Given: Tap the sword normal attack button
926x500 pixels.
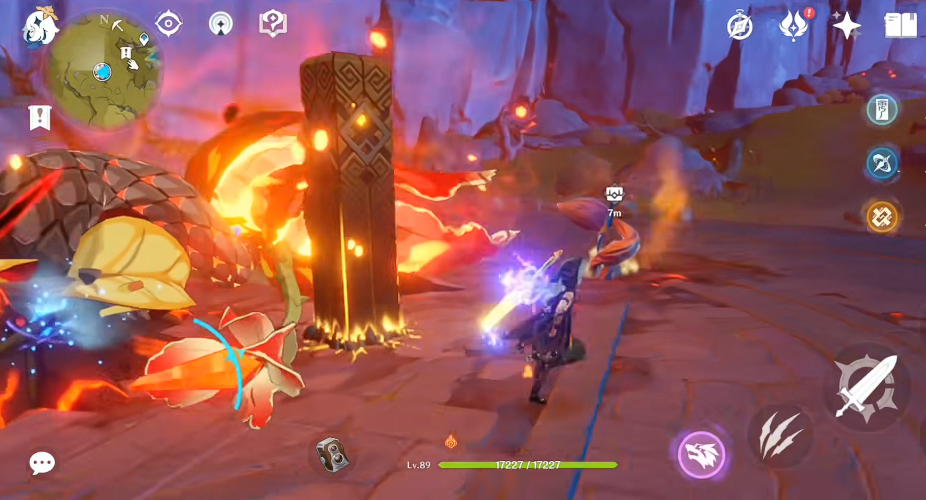Looking at the screenshot, I should (865, 387).
